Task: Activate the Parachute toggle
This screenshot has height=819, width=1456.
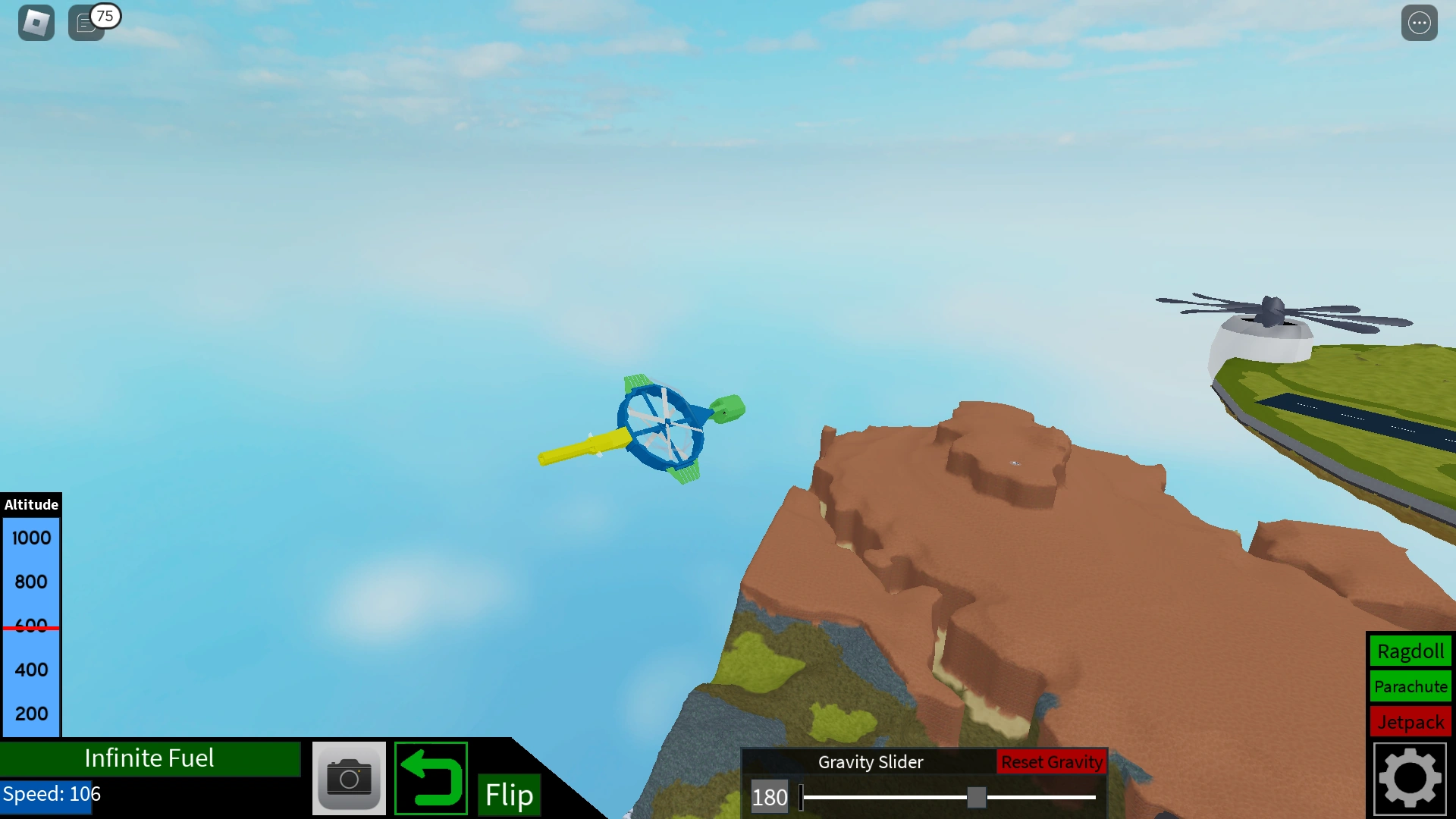Action: point(1410,686)
